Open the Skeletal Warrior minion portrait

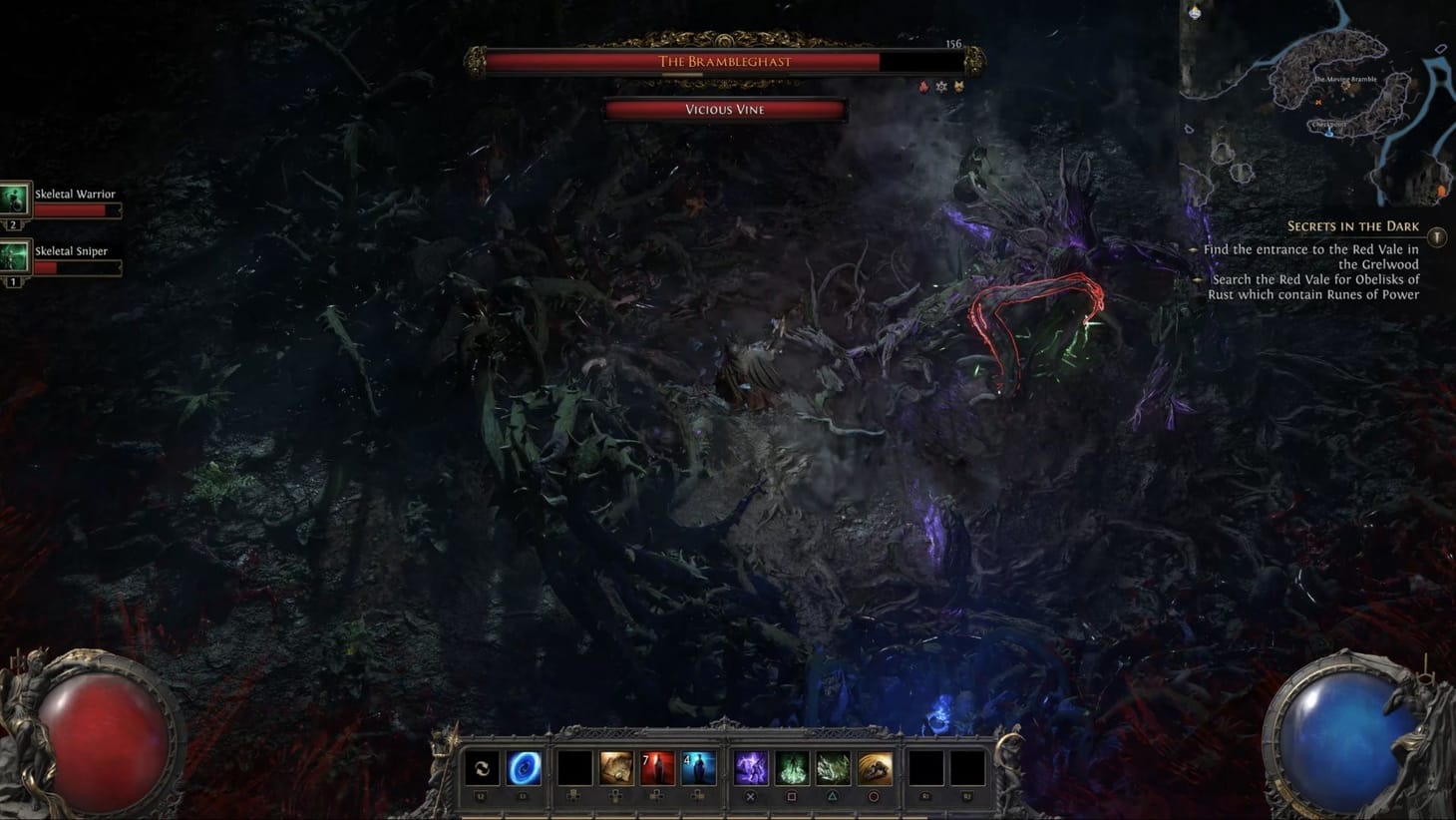point(15,198)
